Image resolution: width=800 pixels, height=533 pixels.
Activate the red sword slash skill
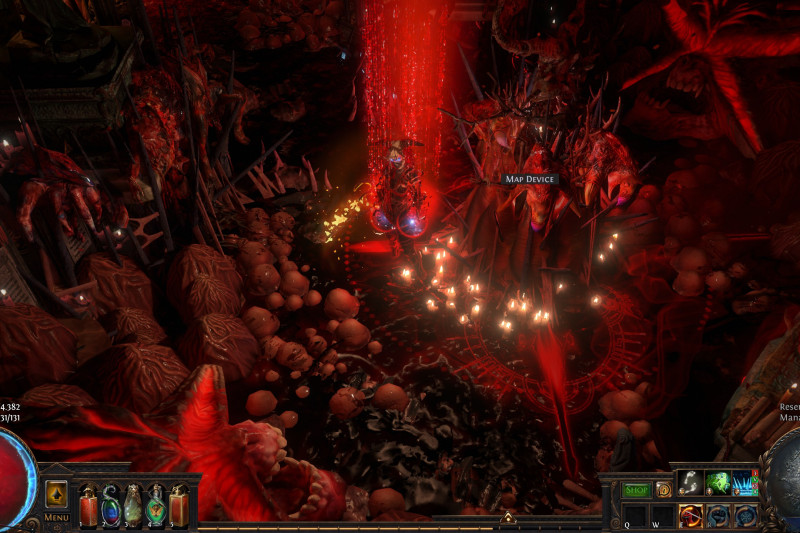pos(690,515)
